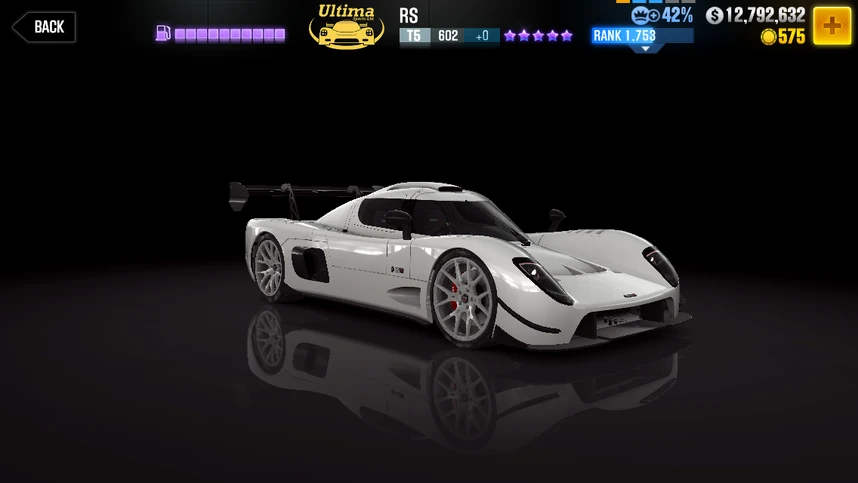Select the Ultima manufacturer logo
This screenshot has width=858, height=483.
(346, 26)
